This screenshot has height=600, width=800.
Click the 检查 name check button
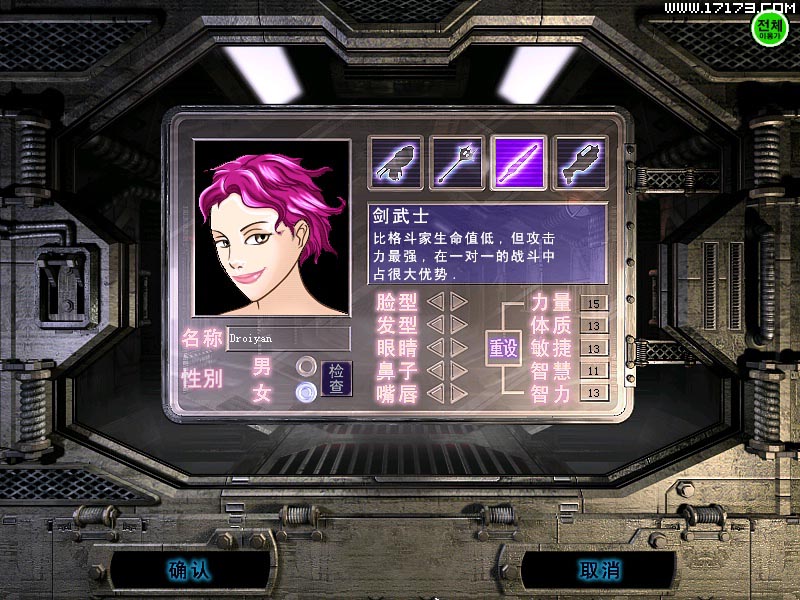tap(338, 379)
